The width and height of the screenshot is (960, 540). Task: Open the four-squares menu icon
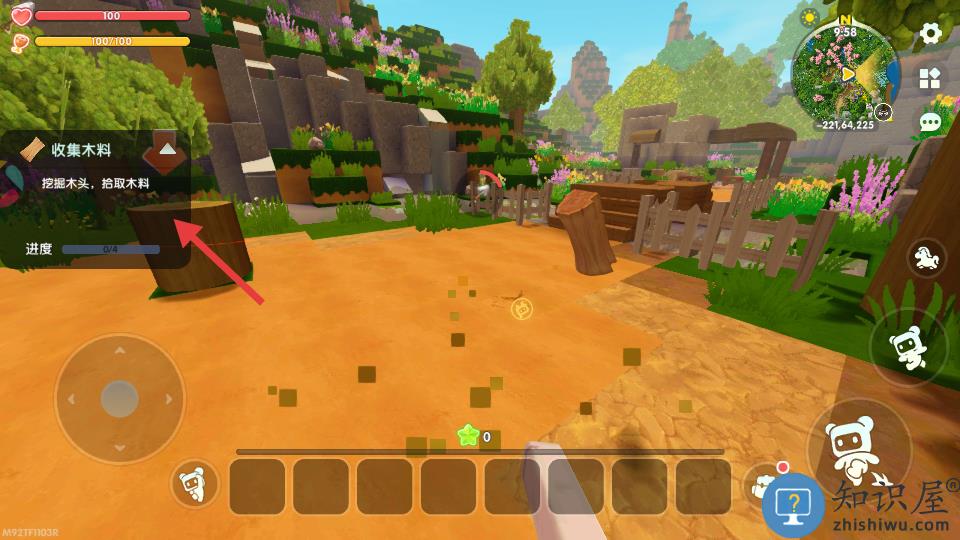pyautogui.click(x=930, y=78)
